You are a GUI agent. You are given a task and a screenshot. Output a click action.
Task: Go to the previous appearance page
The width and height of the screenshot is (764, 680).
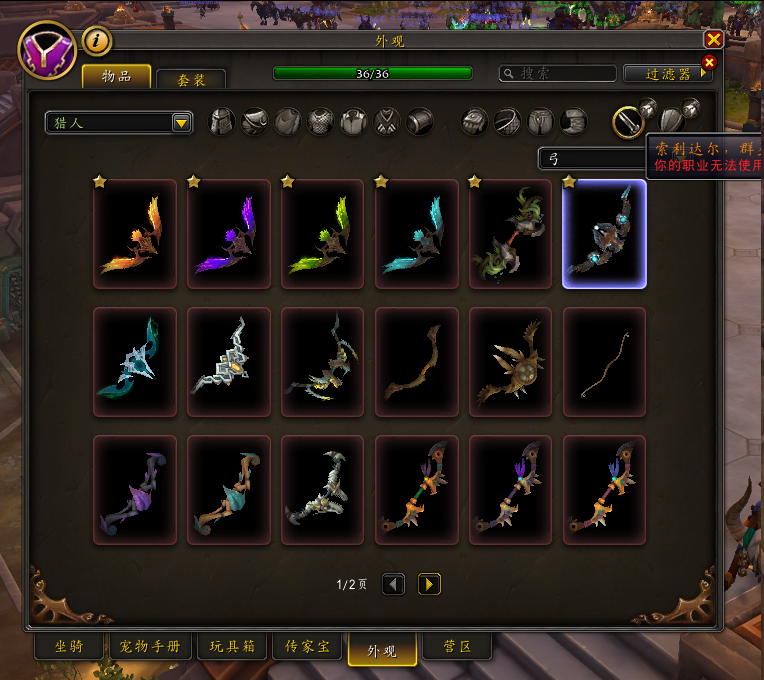pos(394,584)
